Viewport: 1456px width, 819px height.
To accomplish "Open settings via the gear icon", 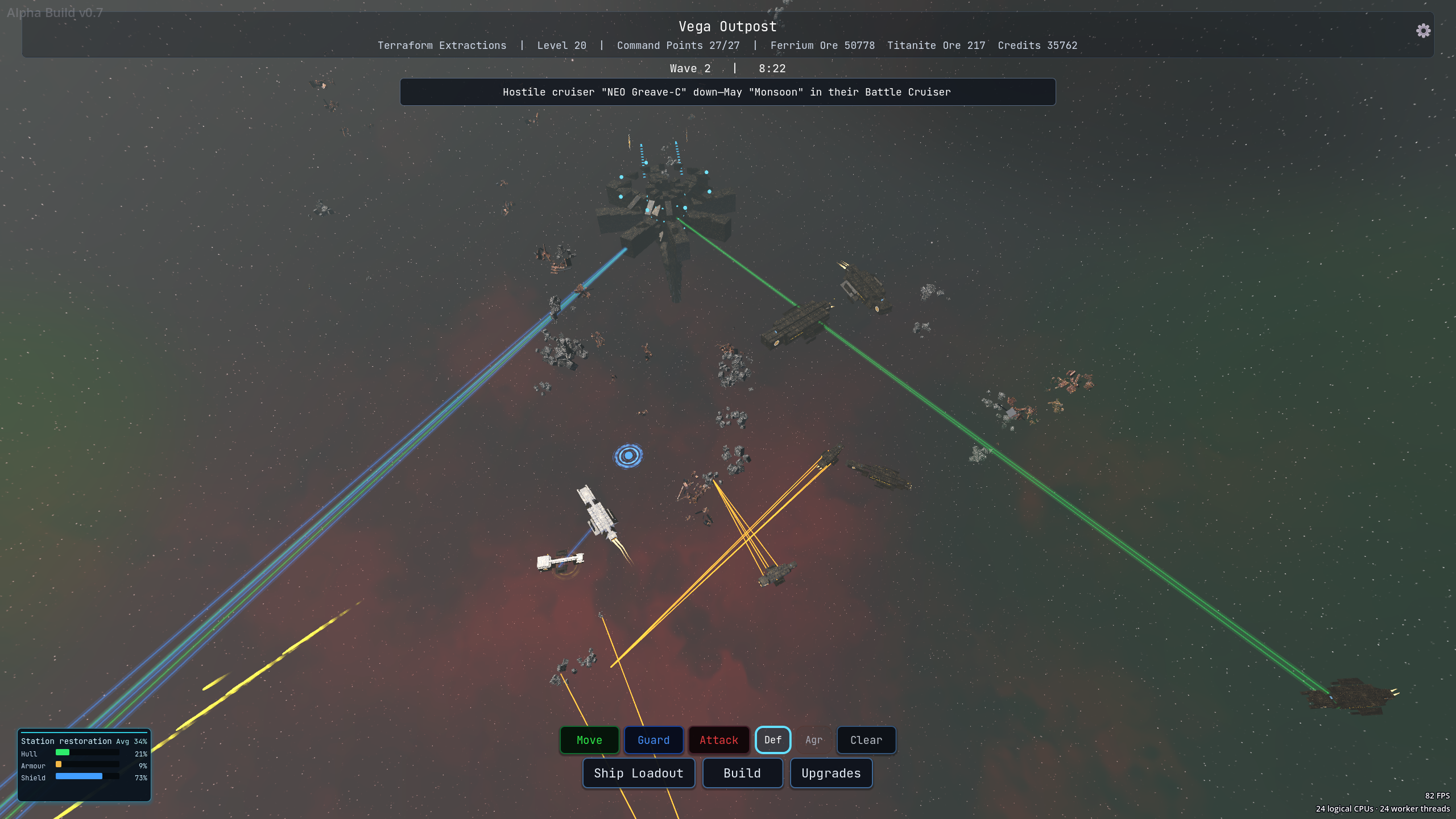I will 1424,31.
